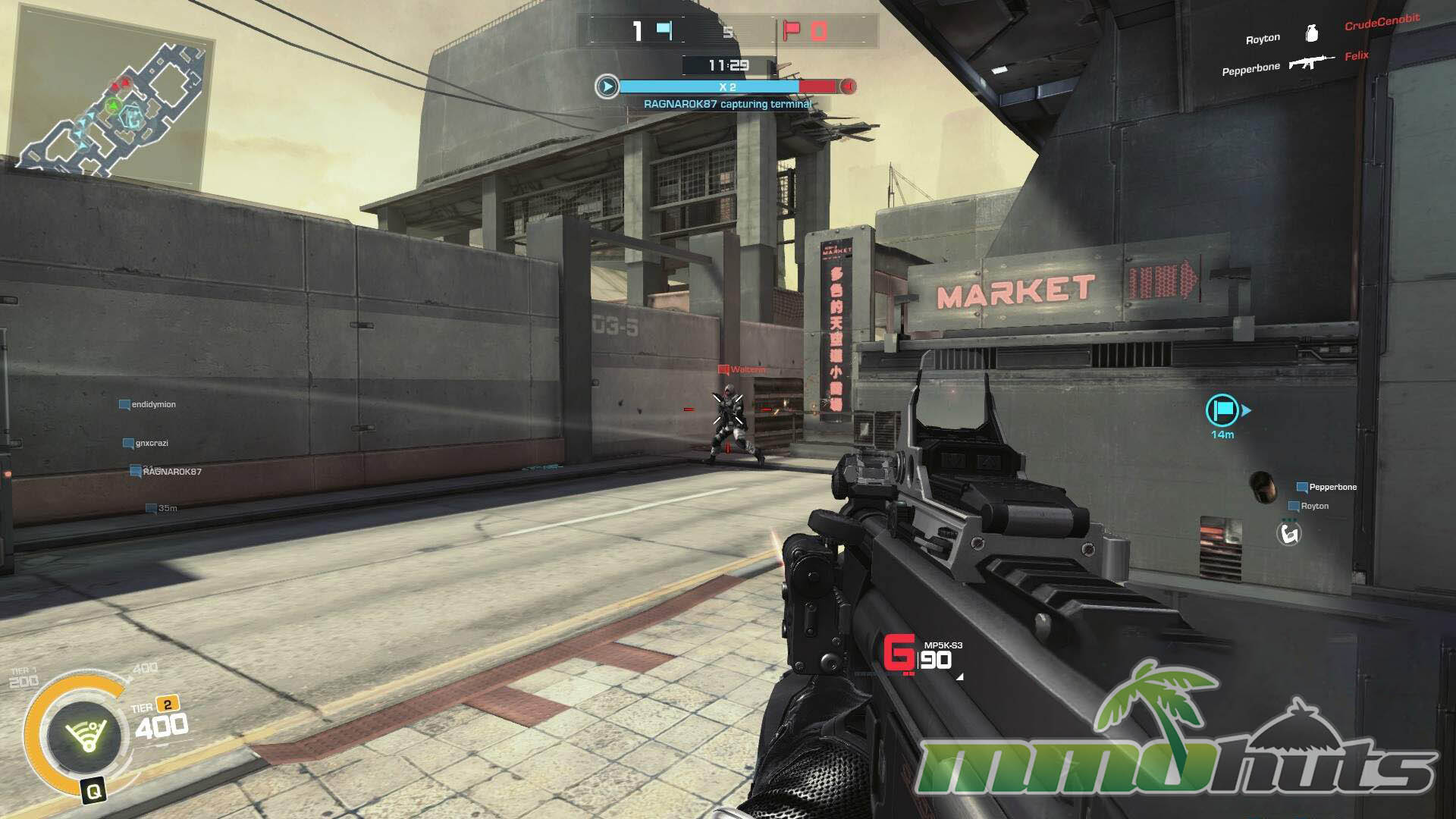Click the rifle icon in the kill feed
The image size is (1456, 819).
(x=1310, y=62)
